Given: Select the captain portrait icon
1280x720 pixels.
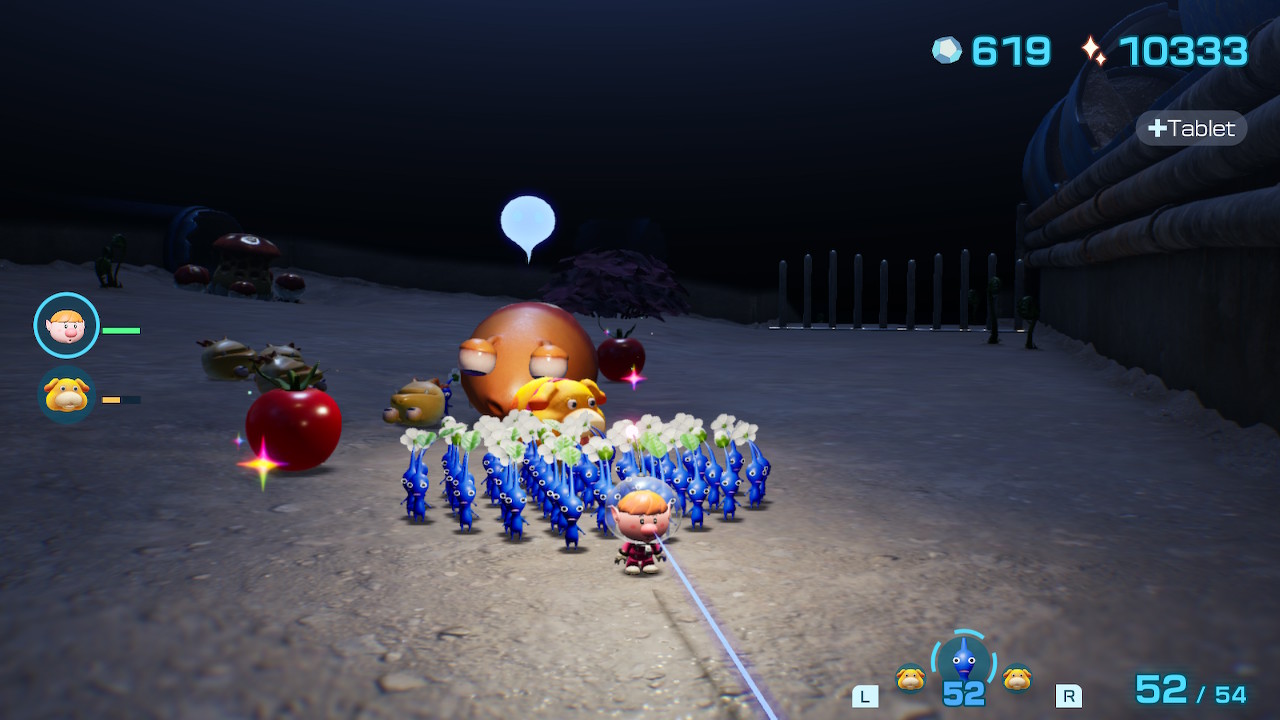Looking at the screenshot, I should [67, 325].
